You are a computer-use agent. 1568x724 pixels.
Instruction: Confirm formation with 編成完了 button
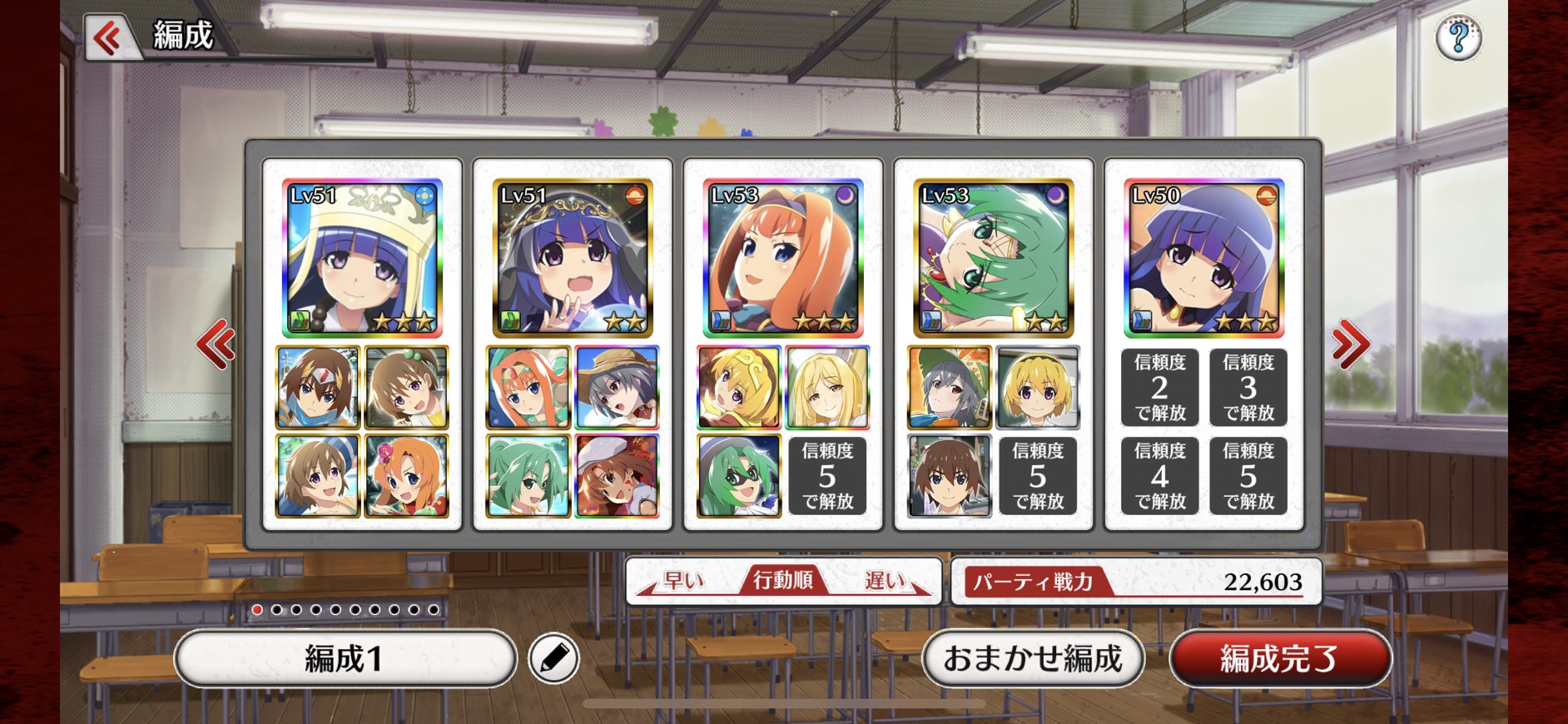(1279, 658)
